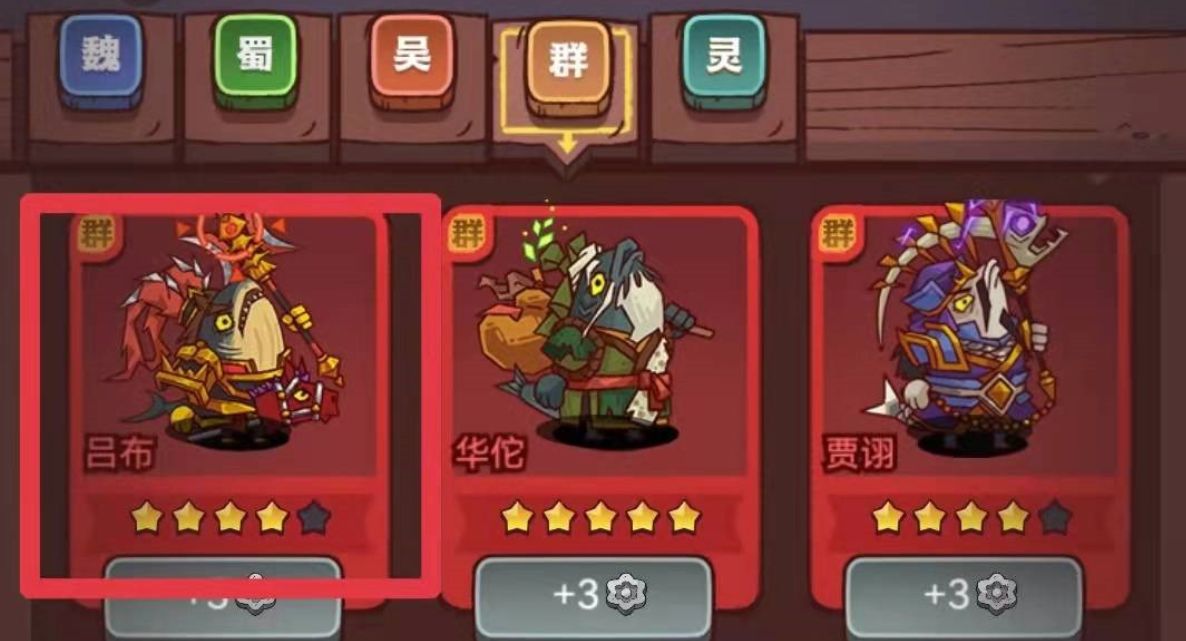Click the +3 button under 华佗

(593, 596)
